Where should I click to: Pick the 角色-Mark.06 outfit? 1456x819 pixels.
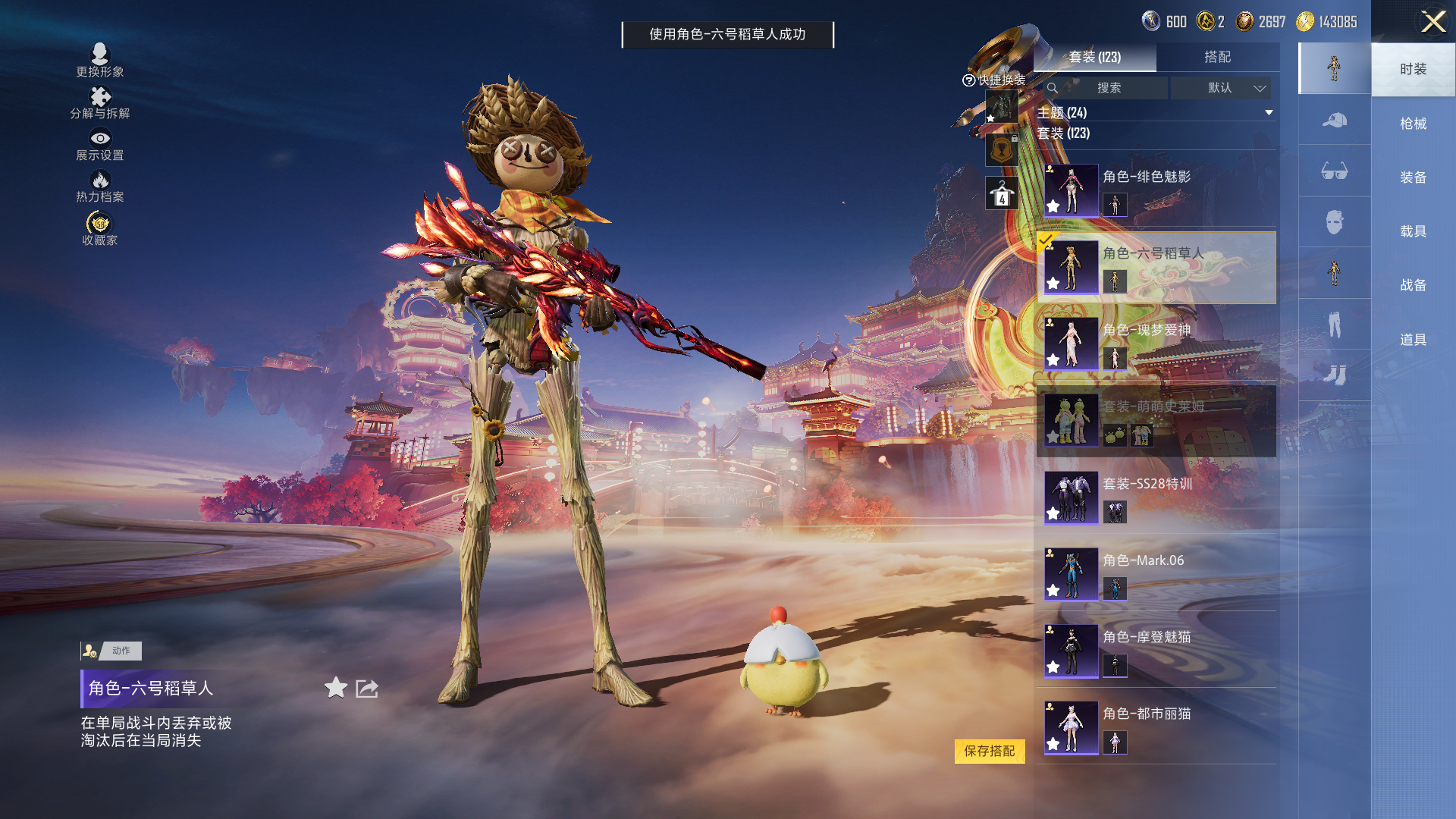point(1156,573)
